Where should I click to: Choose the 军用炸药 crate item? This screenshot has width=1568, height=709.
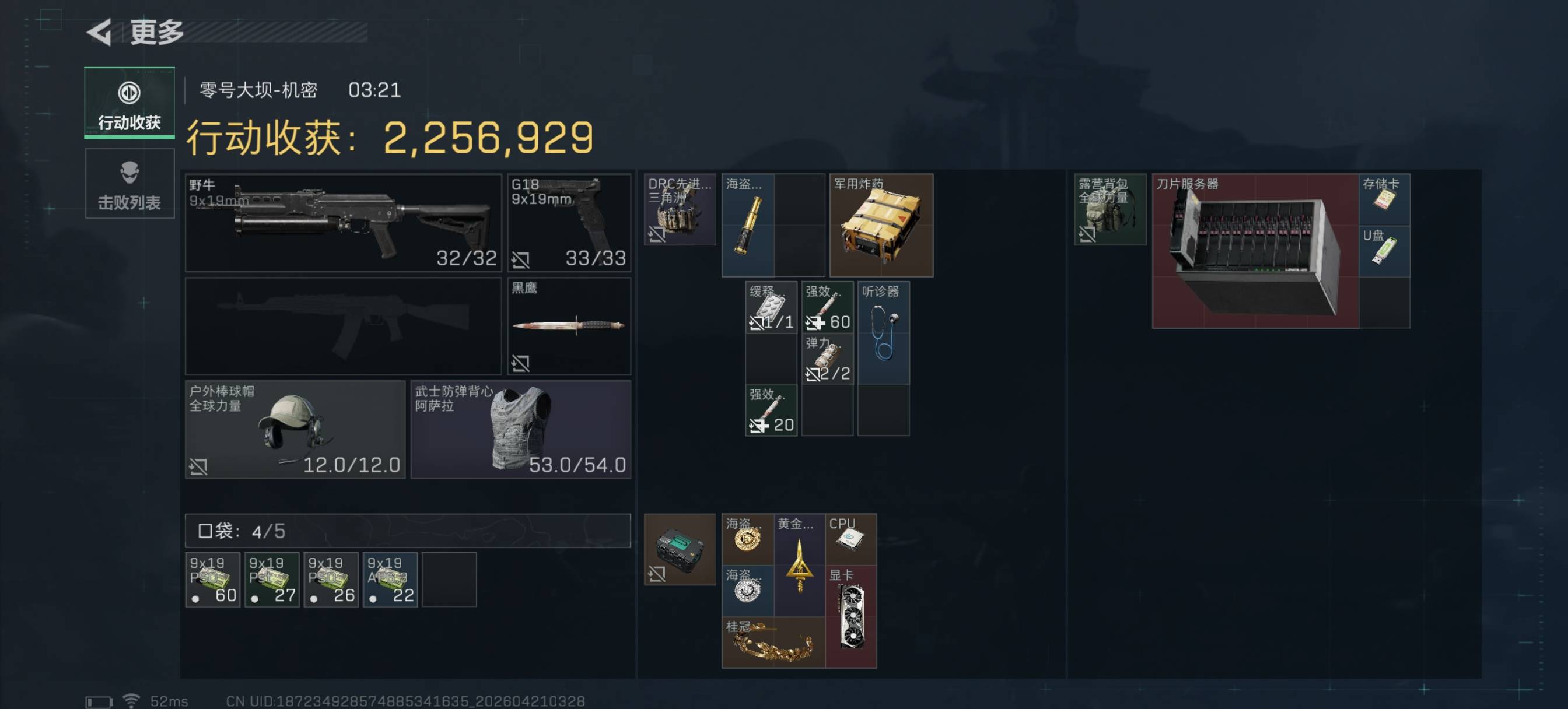pos(881,225)
